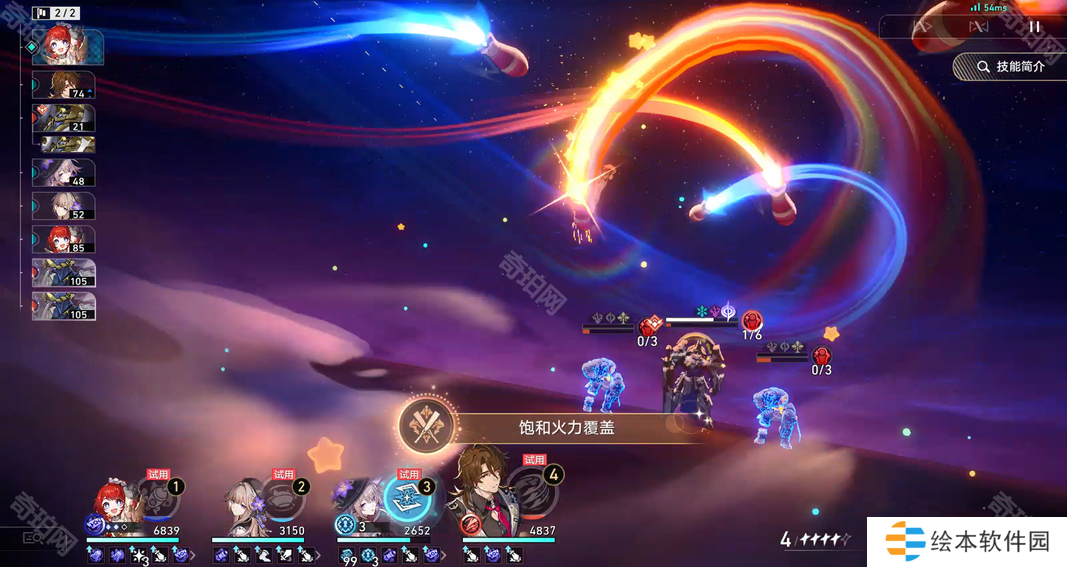The height and width of the screenshot is (567, 1067).
Task: Select the turn-order entry with value 74
Action: coord(64,85)
